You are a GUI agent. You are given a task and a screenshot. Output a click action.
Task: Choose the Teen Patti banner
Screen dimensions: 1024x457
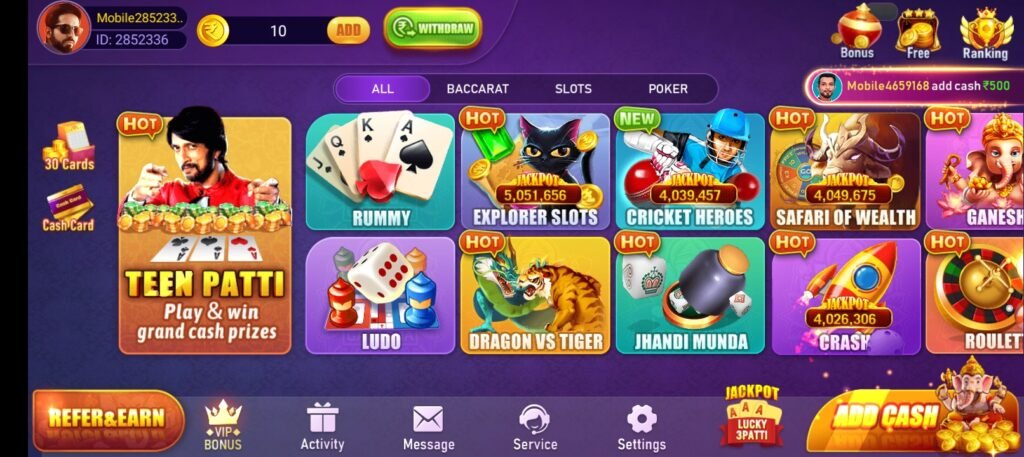click(205, 236)
